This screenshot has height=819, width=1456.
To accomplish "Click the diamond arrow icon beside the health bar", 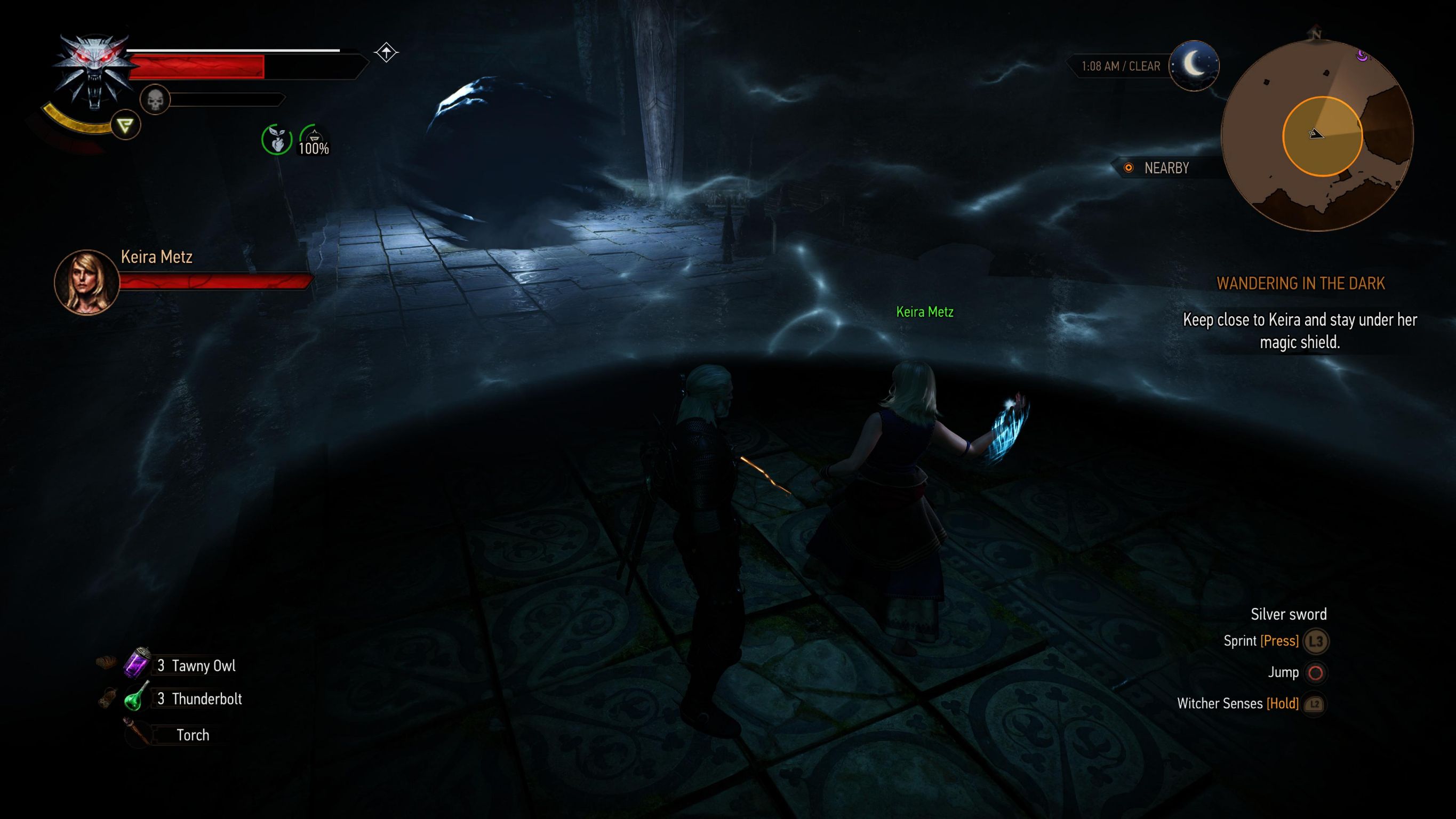I will click(387, 53).
